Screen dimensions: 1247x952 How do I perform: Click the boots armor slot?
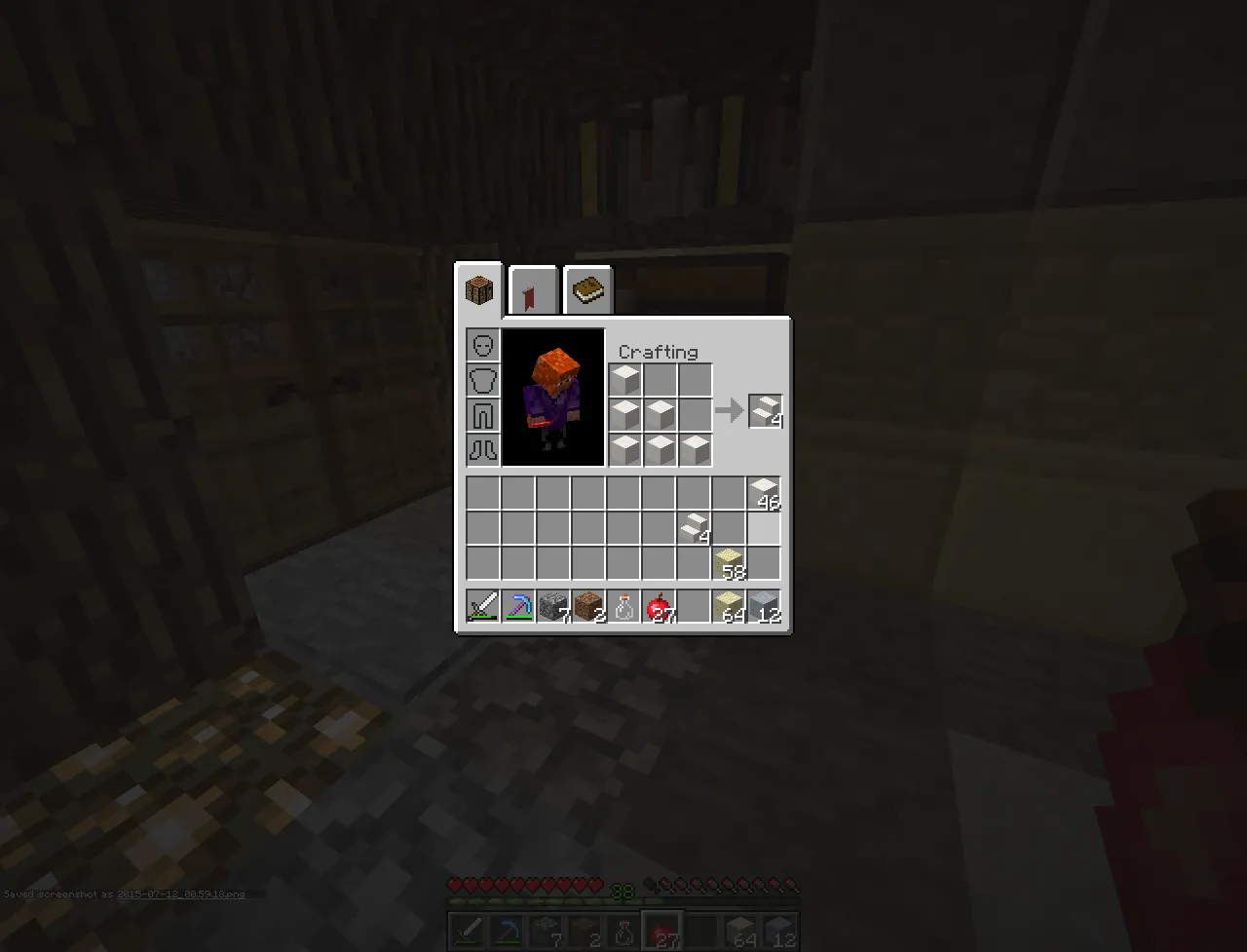pyautogui.click(x=483, y=449)
